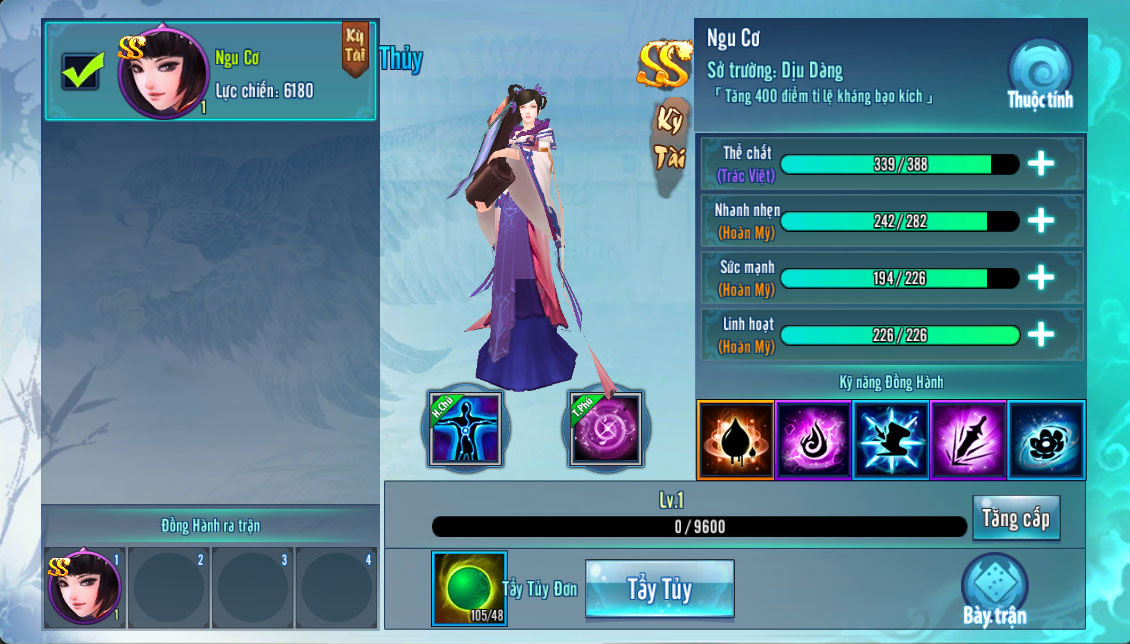This screenshot has width=1130, height=644.
Task: Select the black droplet companion skill
Action: tap(736, 440)
